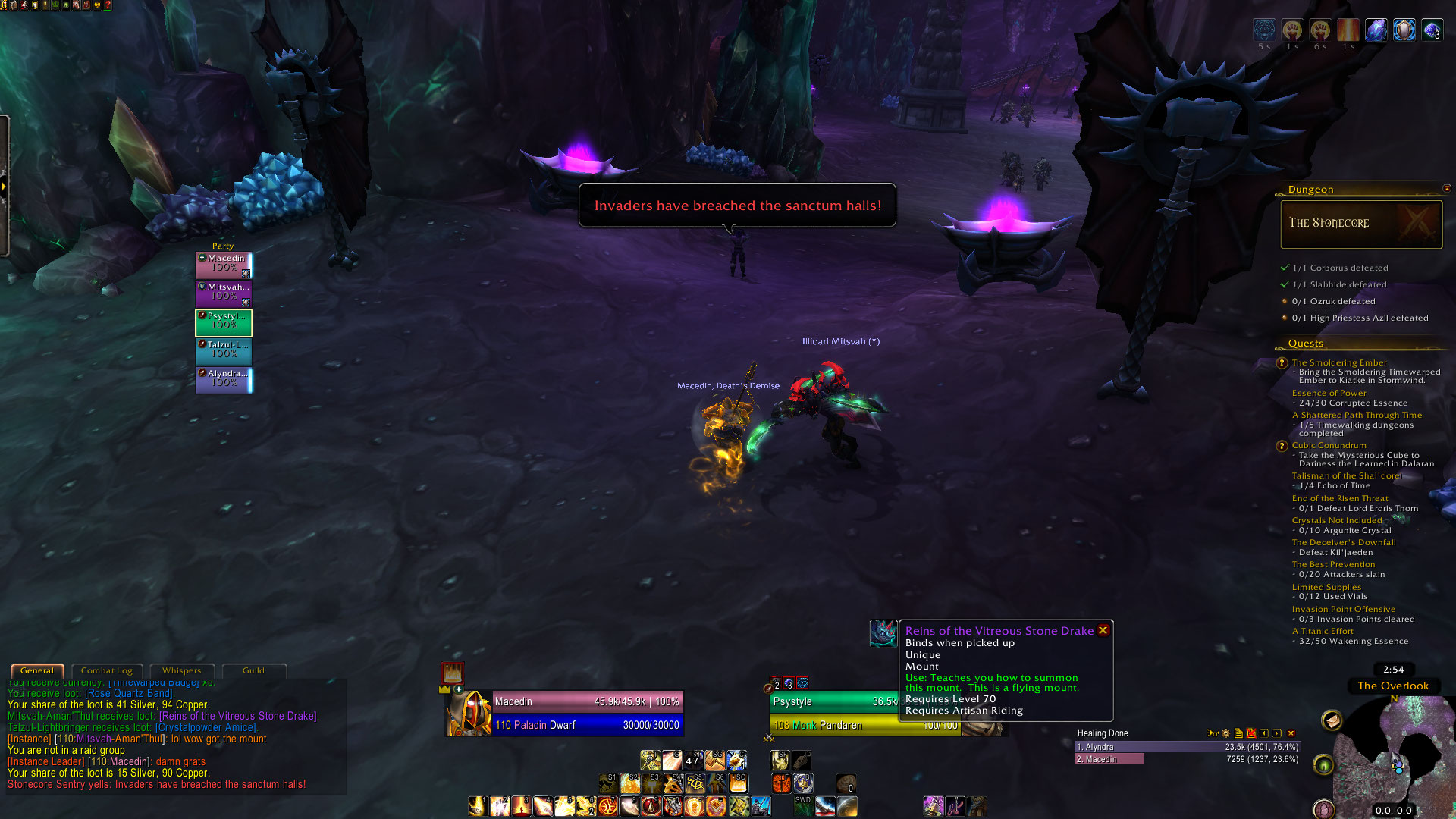The width and height of the screenshot is (1456, 819).
Task: Open The Stonecore dungeon banner
Action: point(1361,224)
